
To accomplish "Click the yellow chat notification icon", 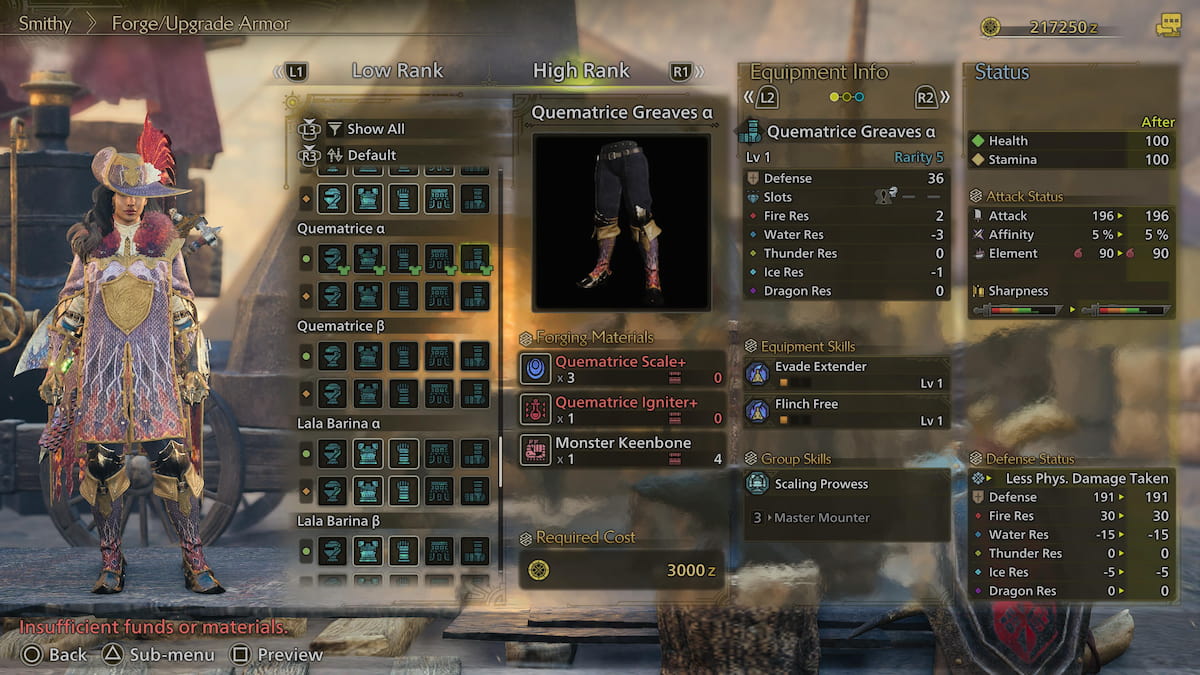I will (x=1167, y=26).
